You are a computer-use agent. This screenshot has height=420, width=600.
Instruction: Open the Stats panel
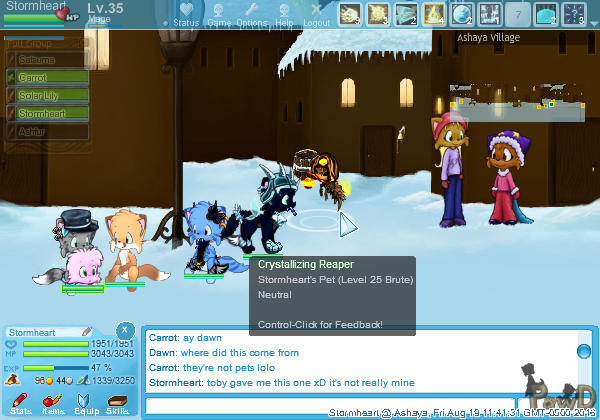[x=19, y=403]
